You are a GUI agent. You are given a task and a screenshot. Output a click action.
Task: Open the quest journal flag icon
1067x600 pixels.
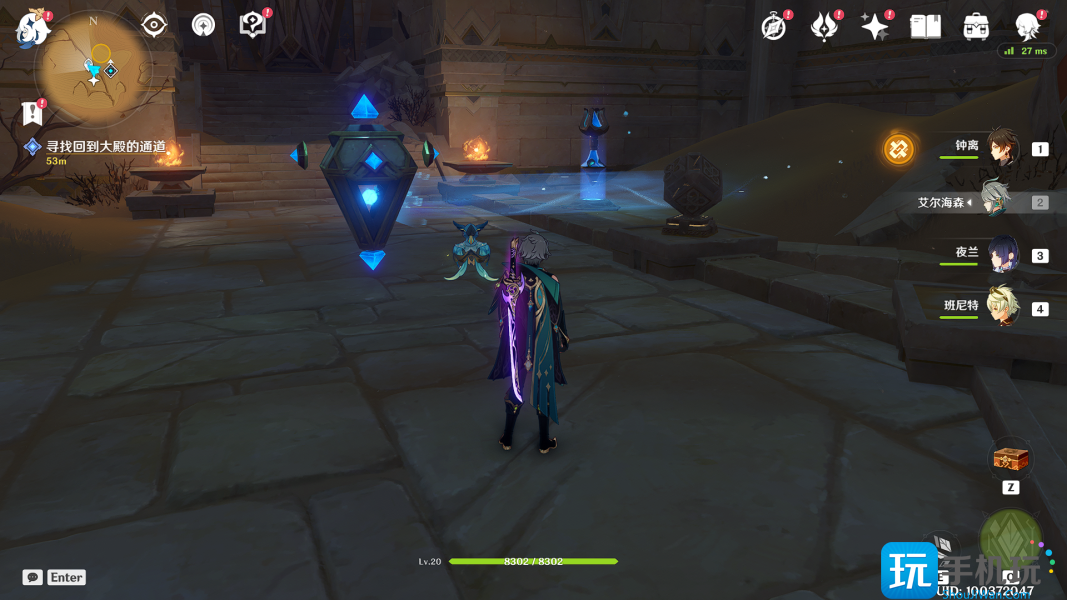coord(32,113)
